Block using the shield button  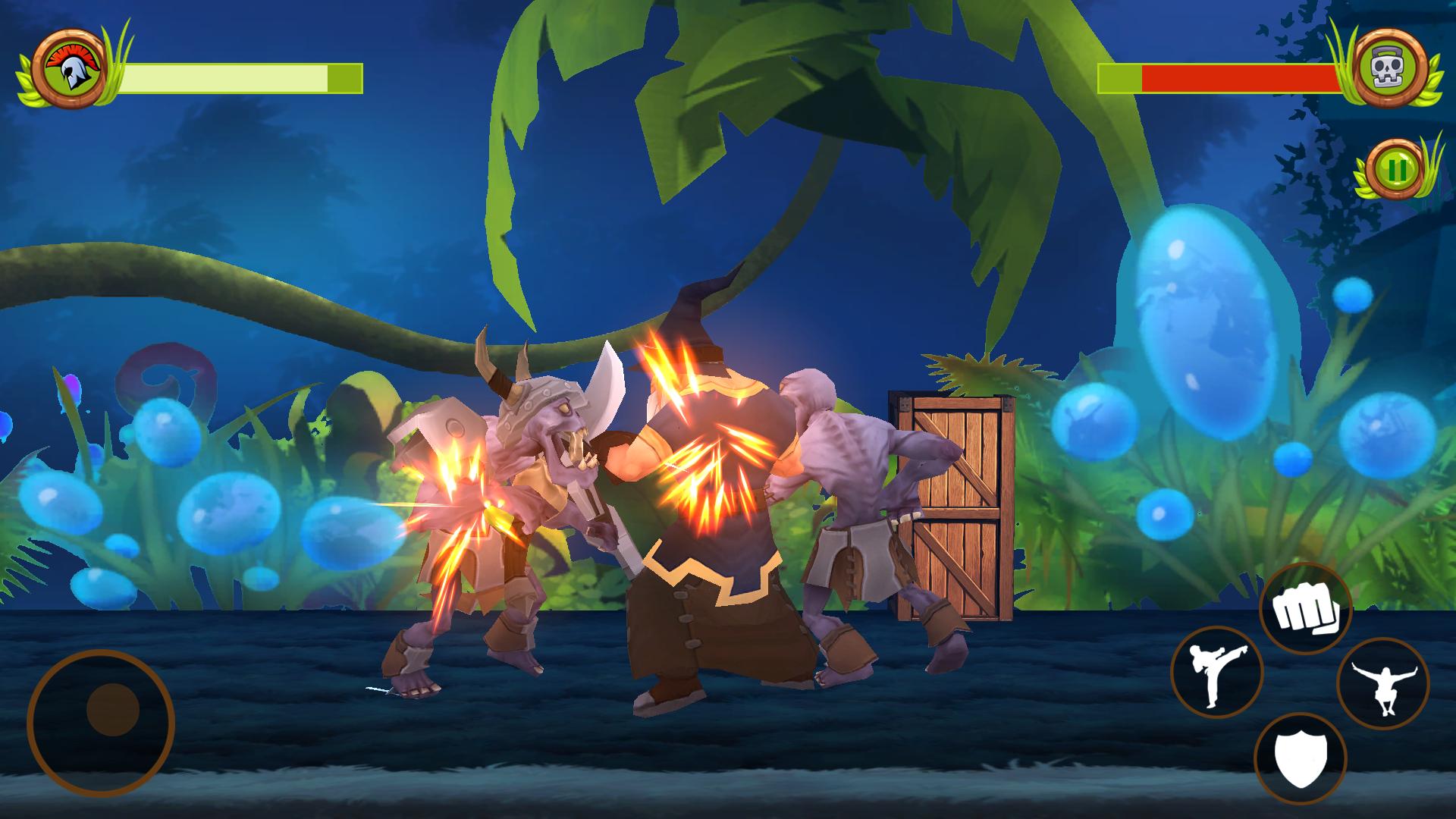coord(1300,759)
